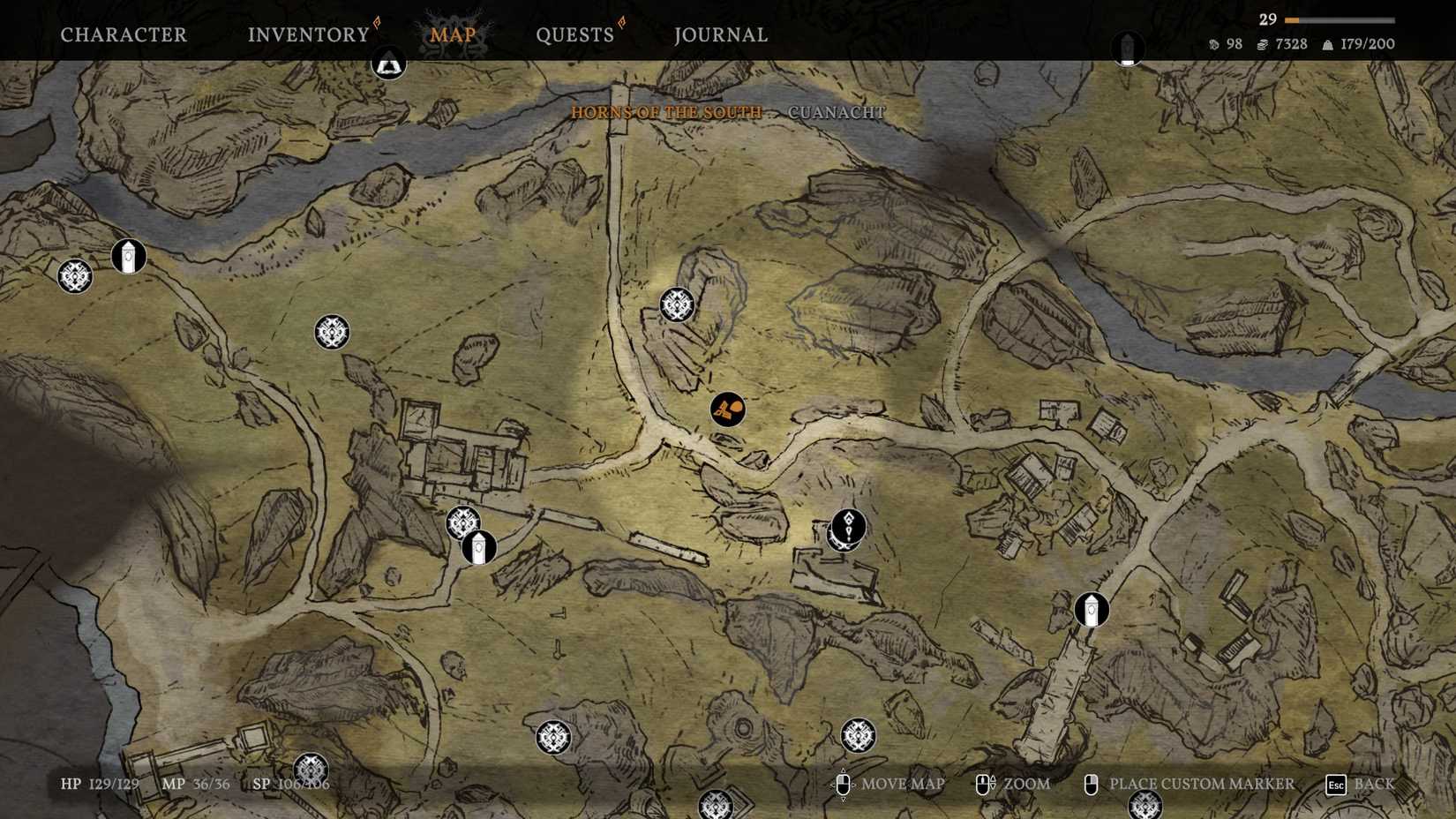Click the obelisk portrait icon in the top bar
Image resolution: width=1456 pixels, height=819 pixels.
click(x=1129, y=46)
